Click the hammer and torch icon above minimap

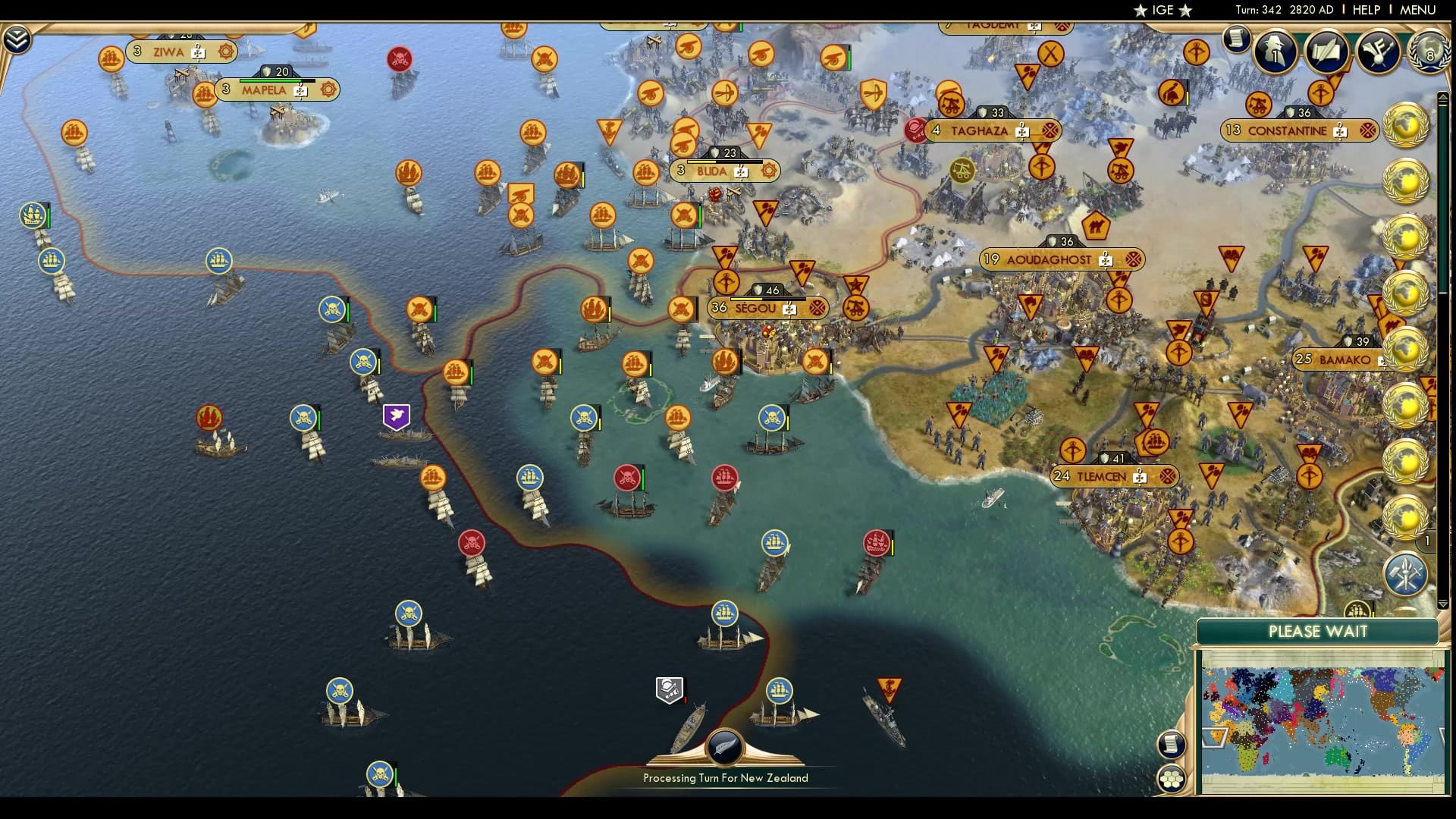click(x=1407, y=574)
